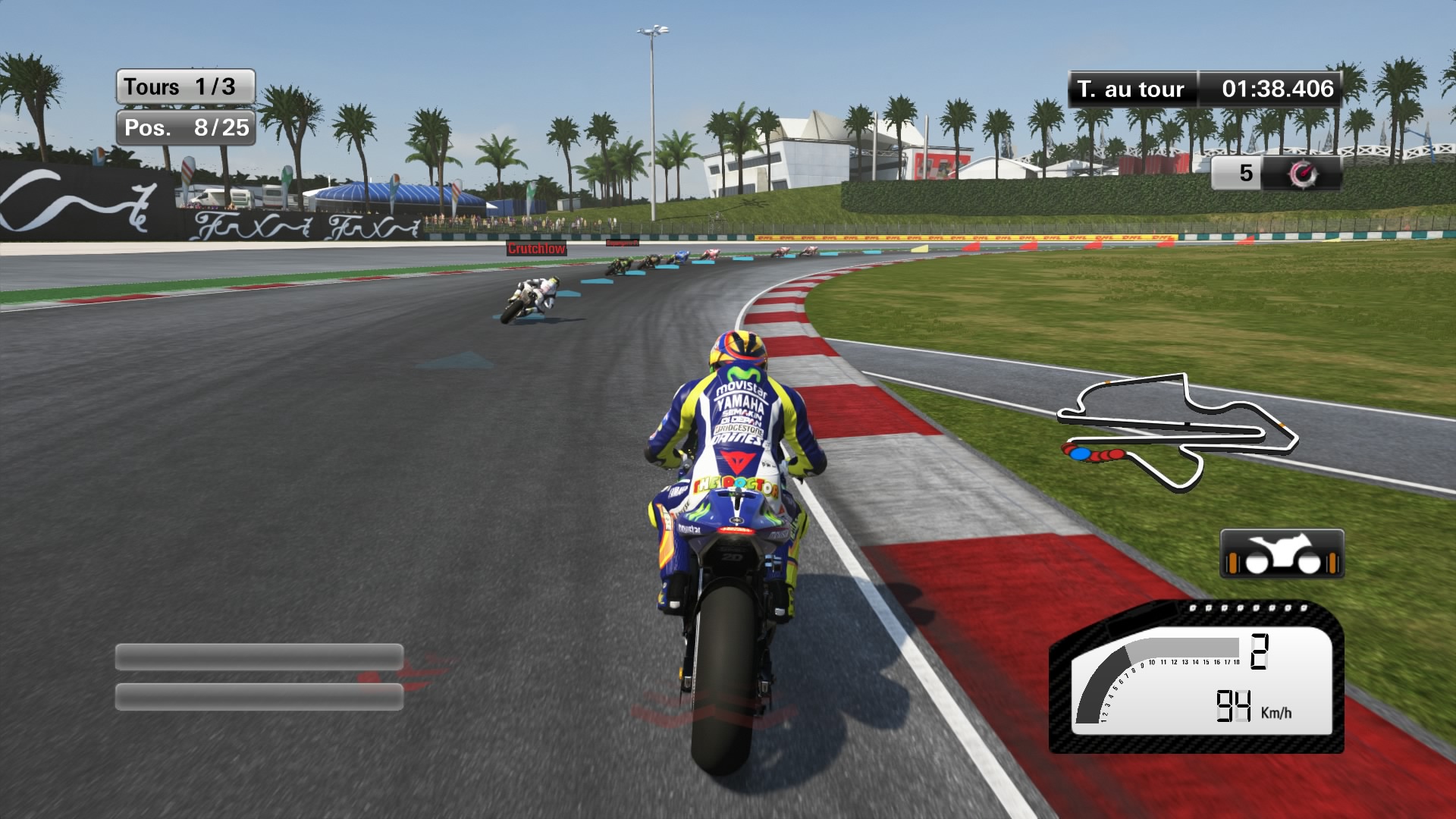The image size is (1456, 819).
Task: Select the rewind counter icon
Action: 1304,174
